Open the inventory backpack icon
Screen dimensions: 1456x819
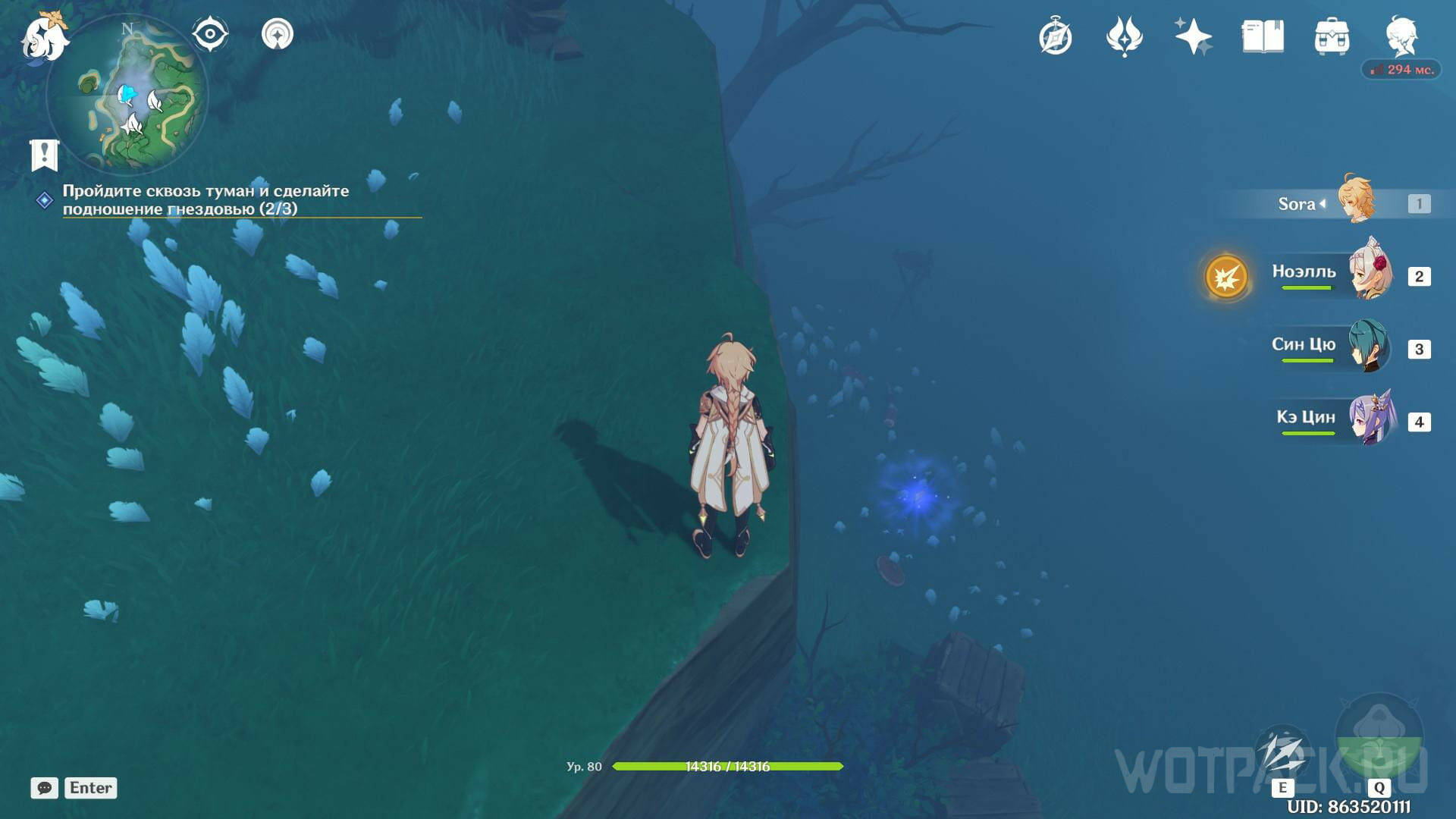coord(1332,37)
